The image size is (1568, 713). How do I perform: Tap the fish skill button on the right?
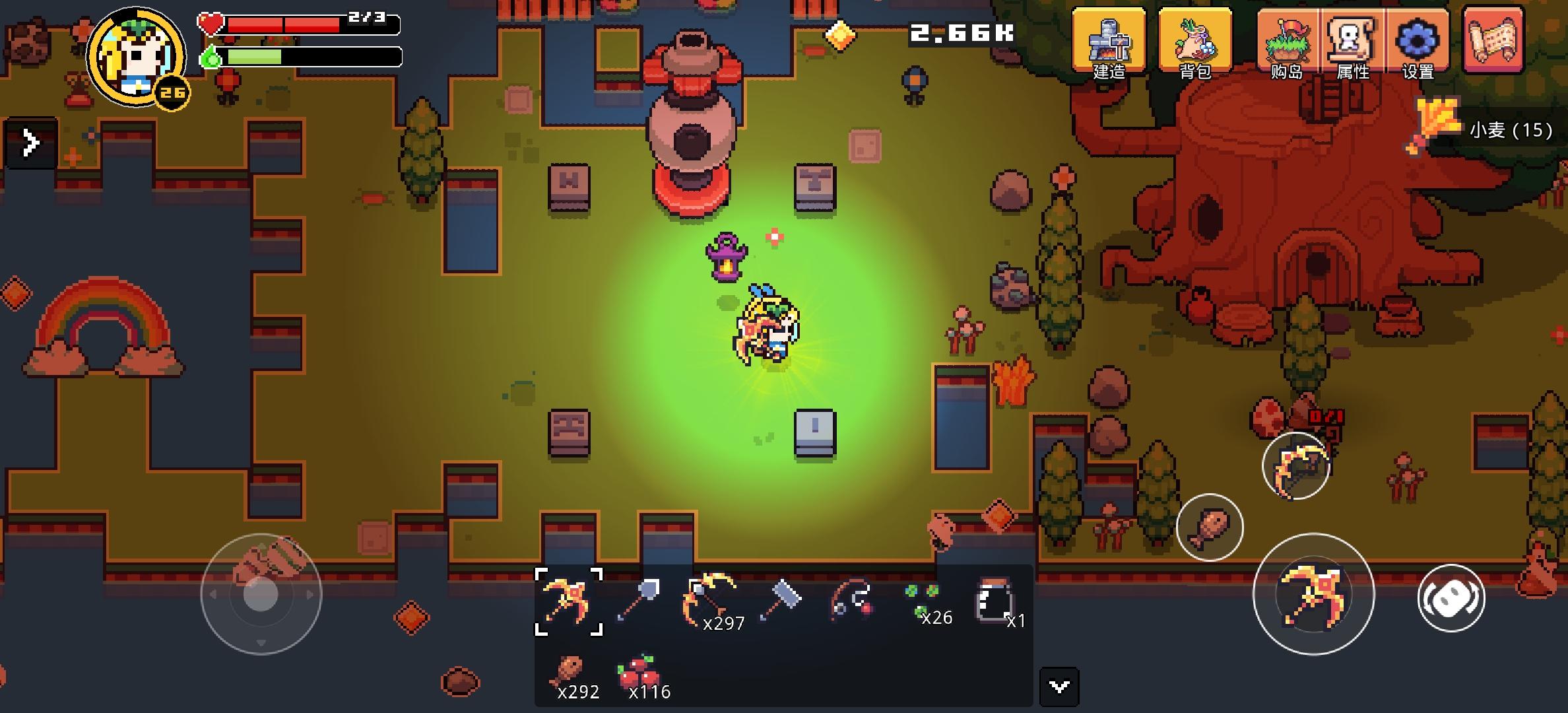coord(1210,528)
